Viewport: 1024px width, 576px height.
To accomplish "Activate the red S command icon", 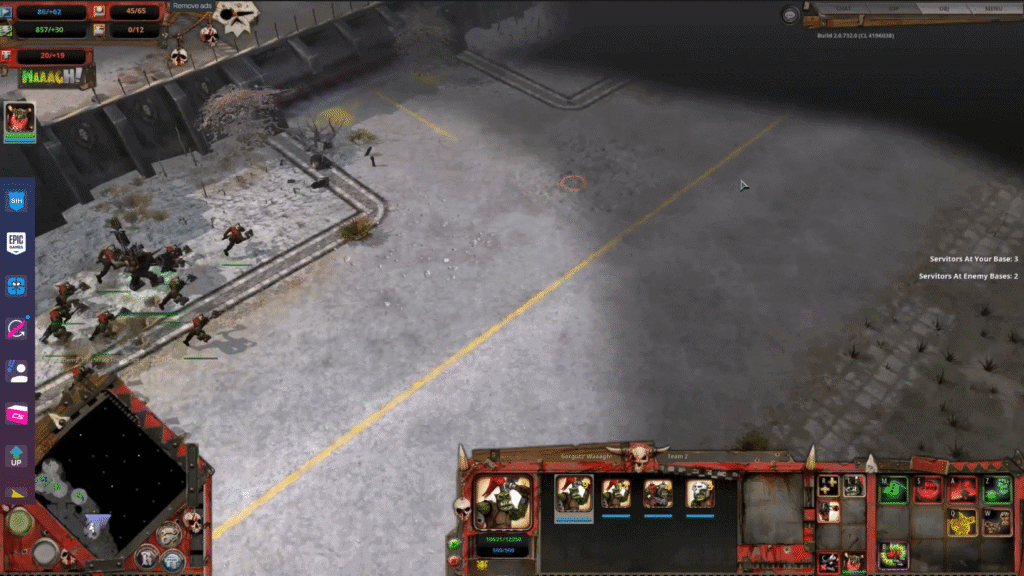I will coord(928,490).
